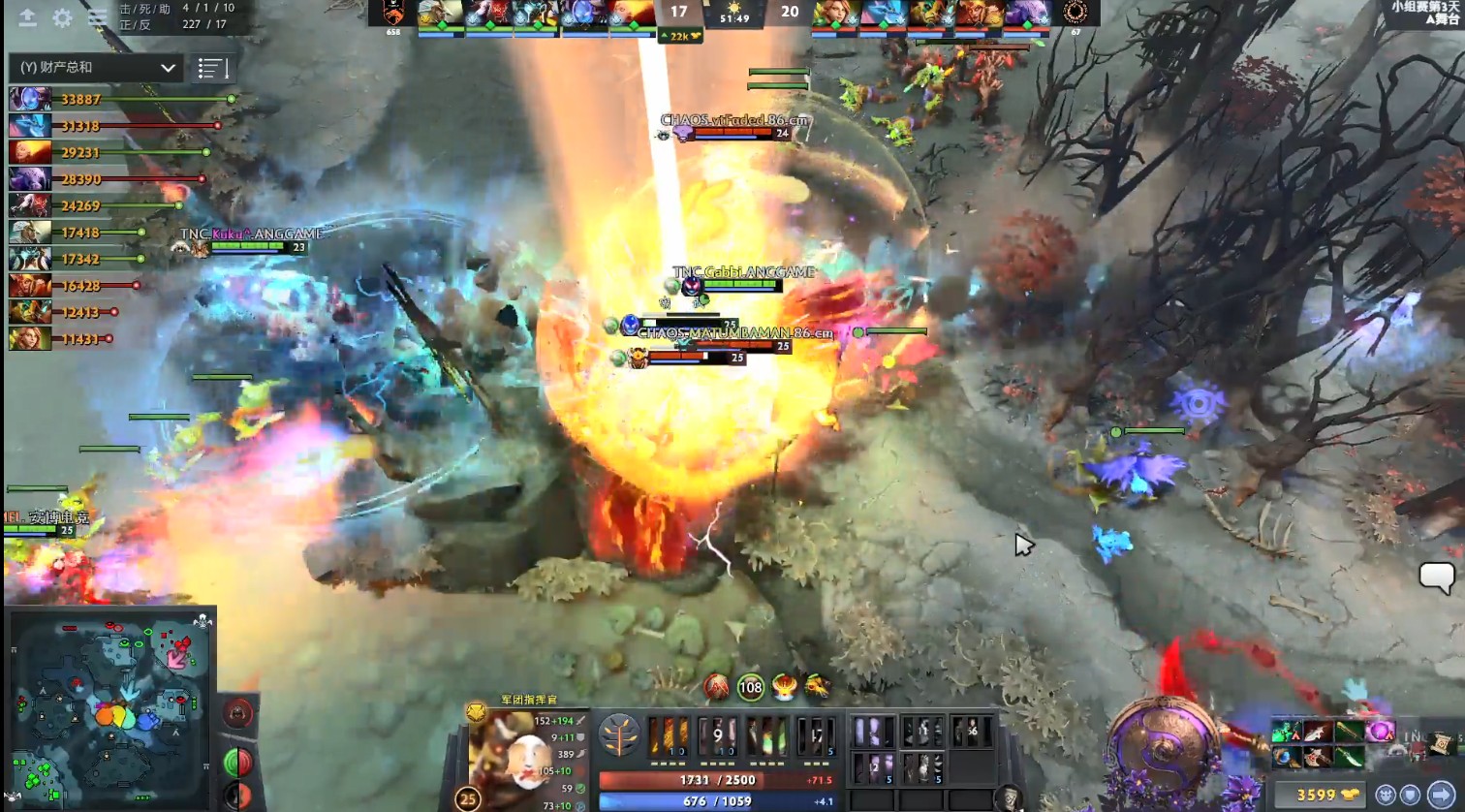Toggle the graph display icon beside the stats dropdown
This screenshot has height=812, width=1465.
click(x=211, y=68)
